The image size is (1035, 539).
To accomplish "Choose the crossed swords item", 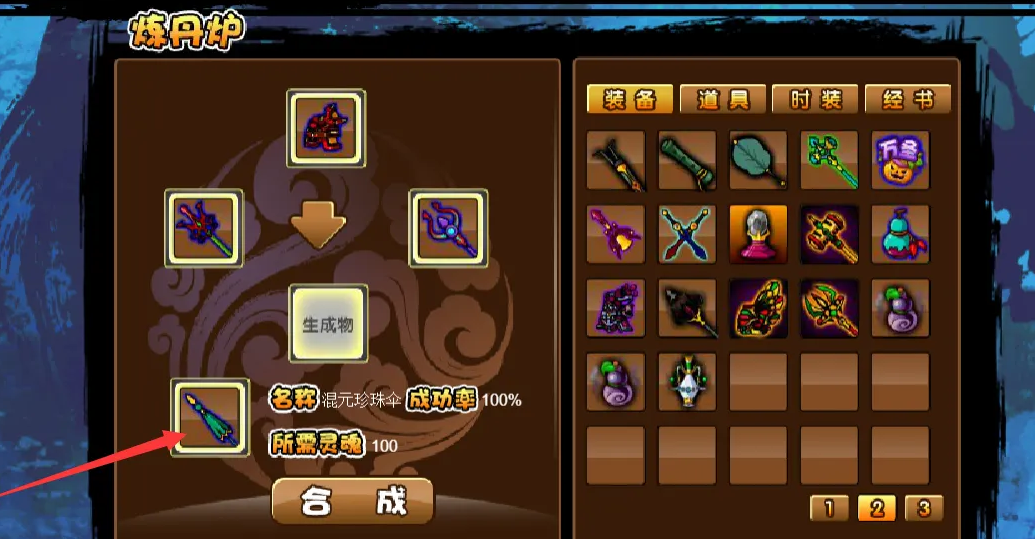I will click(688, 235).
